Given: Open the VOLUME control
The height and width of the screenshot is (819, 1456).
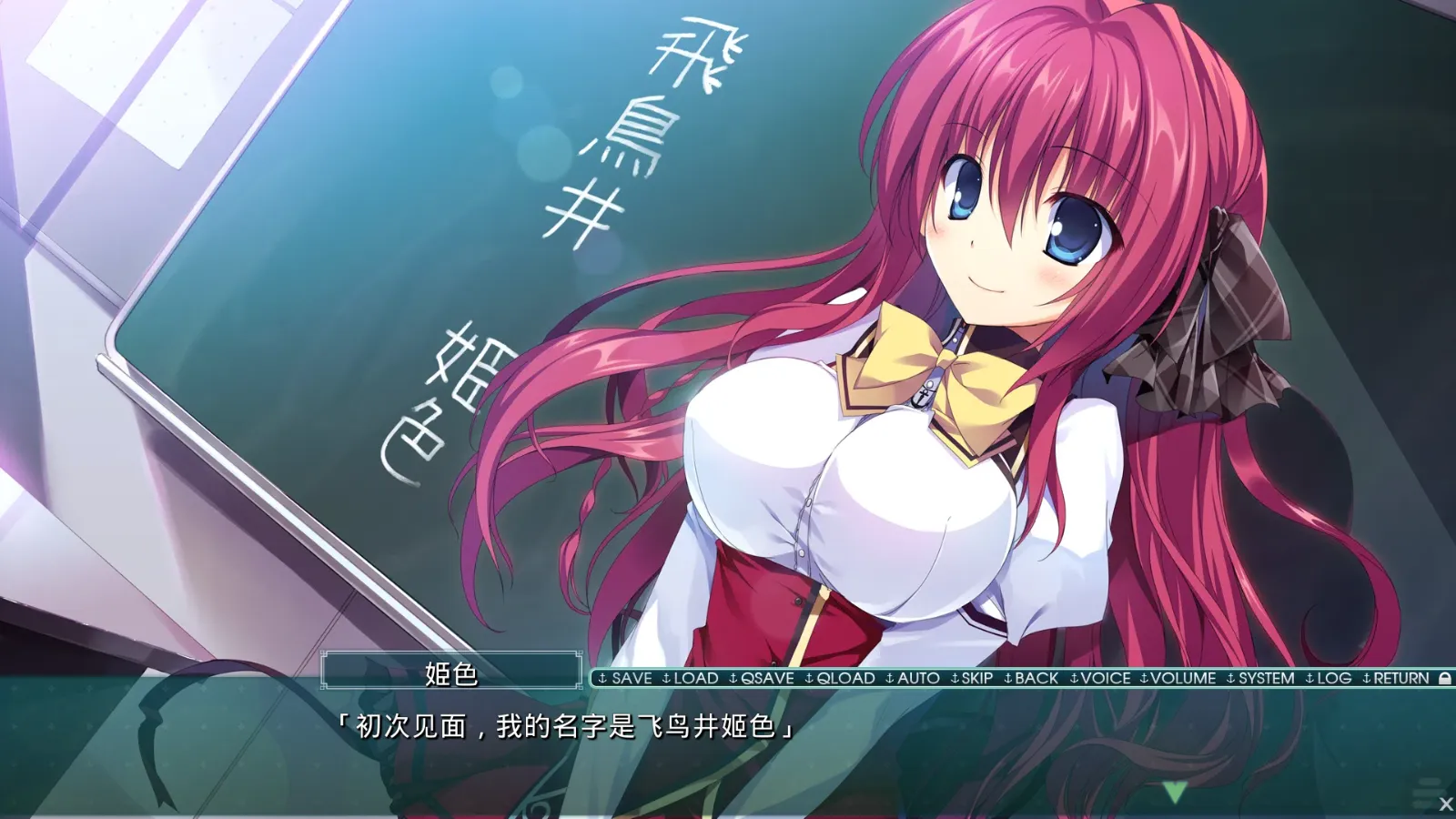Looking at the screenshot, I should (1180, 679).
